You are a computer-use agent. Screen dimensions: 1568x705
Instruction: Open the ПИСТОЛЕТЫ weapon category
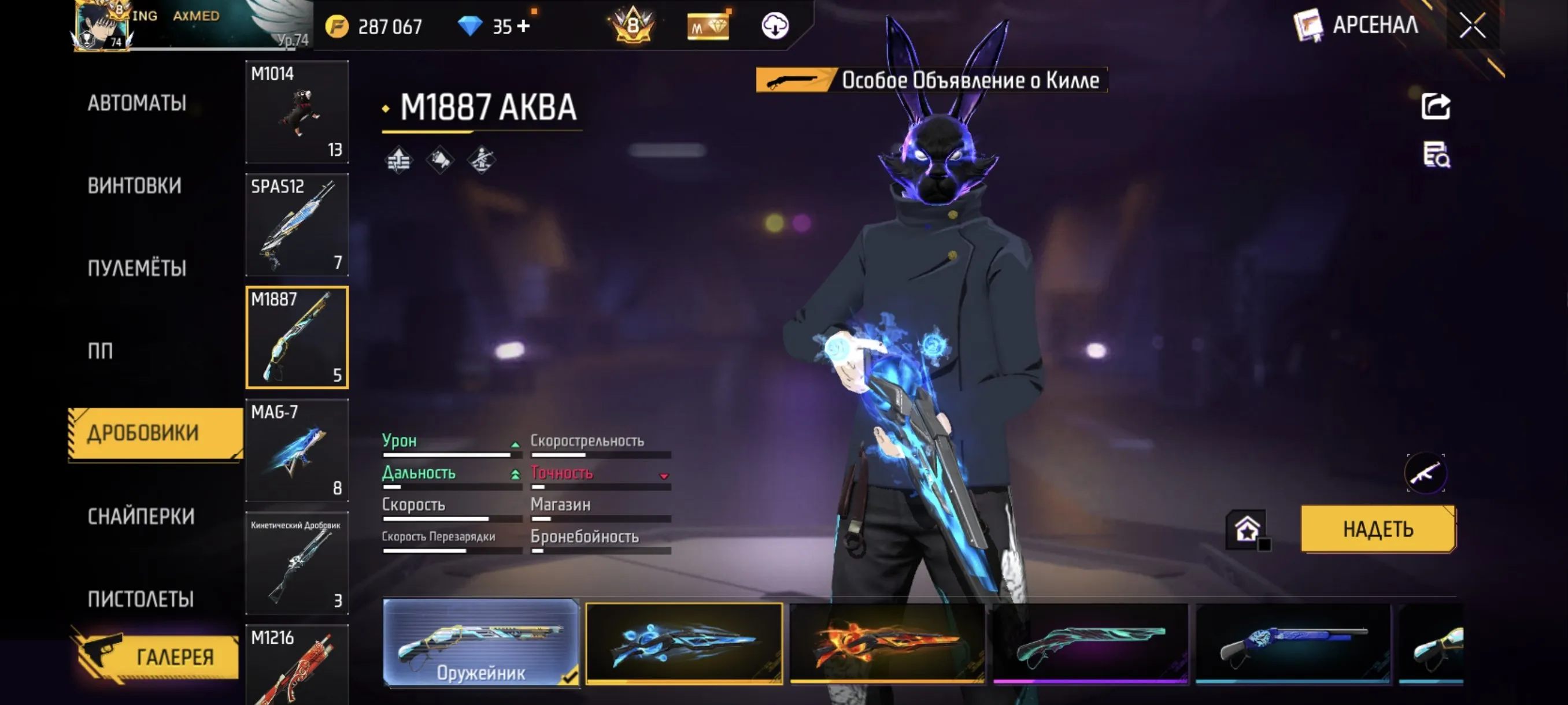click(136, 599)
